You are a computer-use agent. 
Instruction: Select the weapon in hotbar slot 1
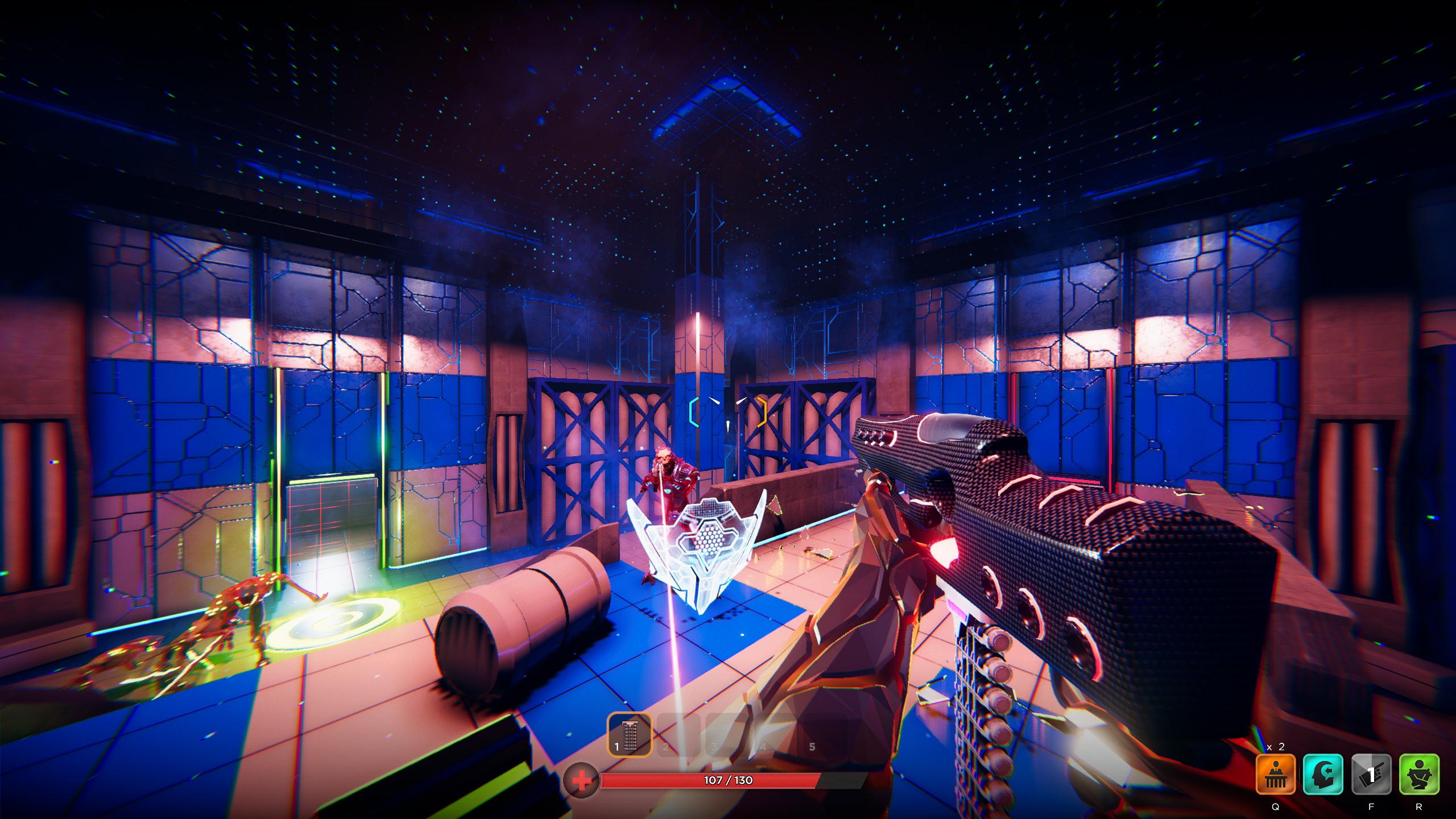[x=630, y=735]
